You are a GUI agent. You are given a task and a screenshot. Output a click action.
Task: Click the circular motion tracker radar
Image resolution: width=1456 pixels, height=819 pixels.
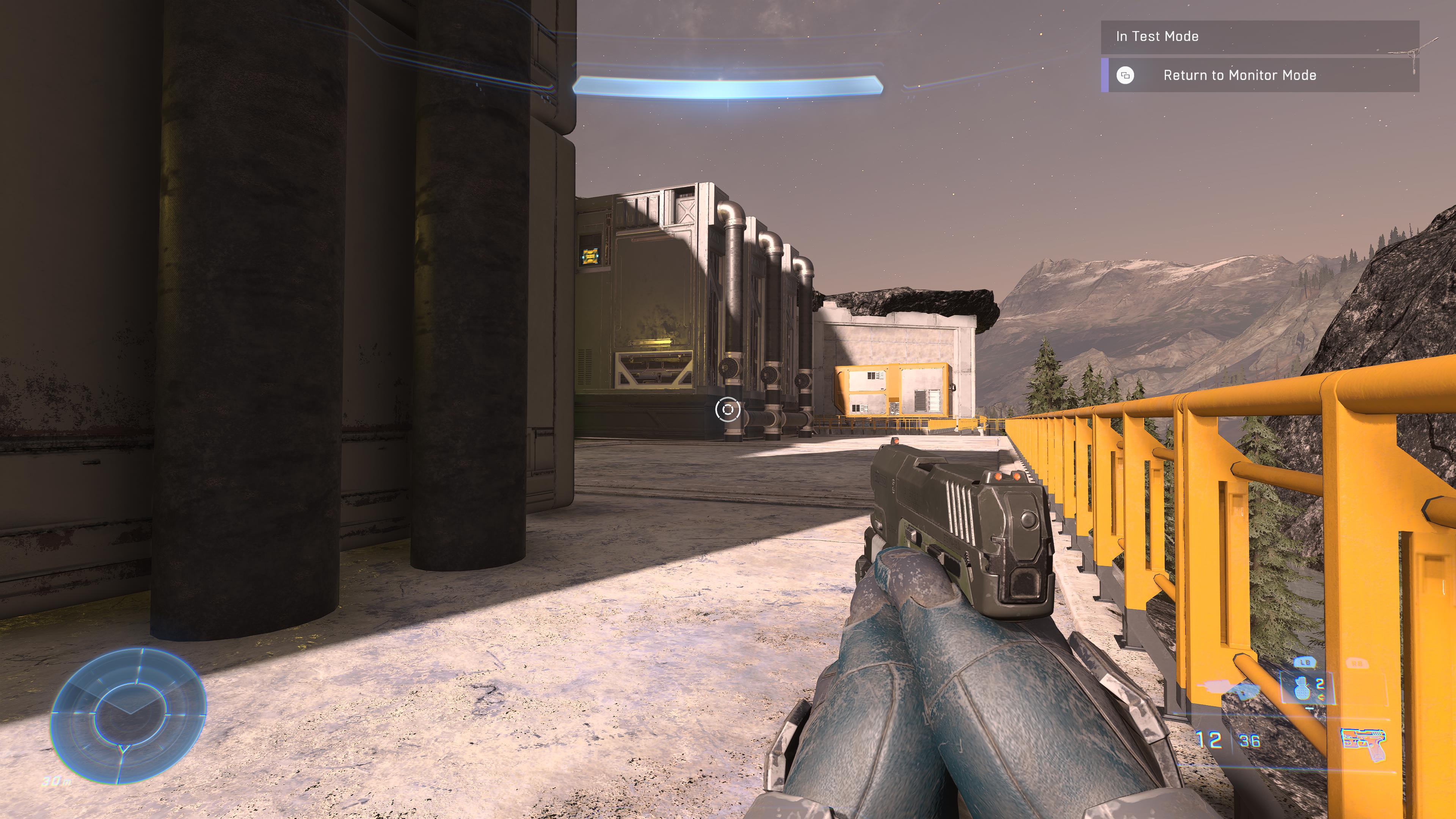pos(129,715)
